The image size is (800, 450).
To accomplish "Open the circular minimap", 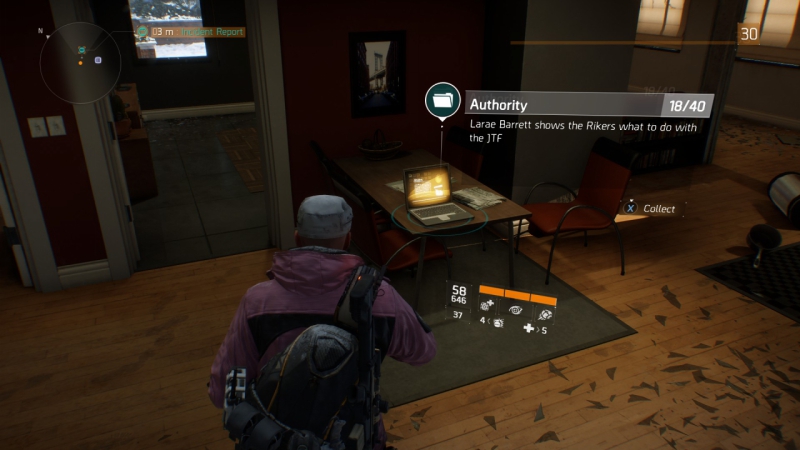I will coord(80,63).
